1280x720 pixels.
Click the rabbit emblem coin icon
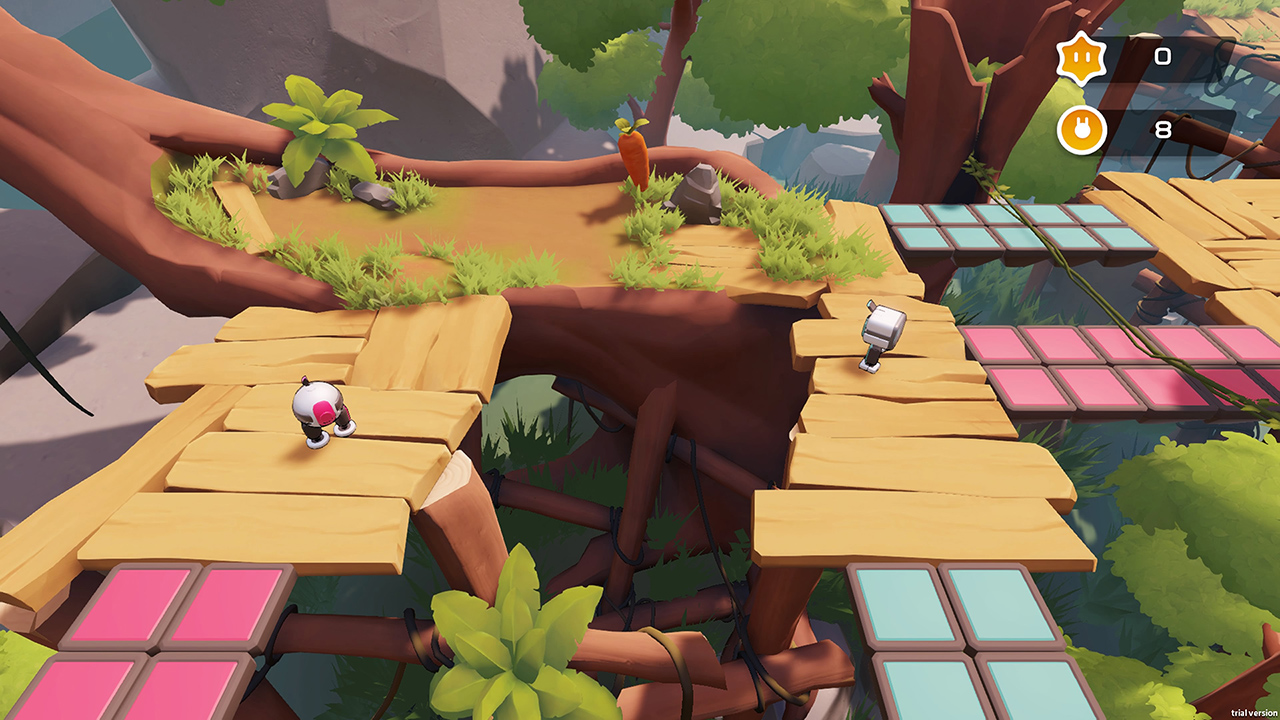click(1082, 128)
